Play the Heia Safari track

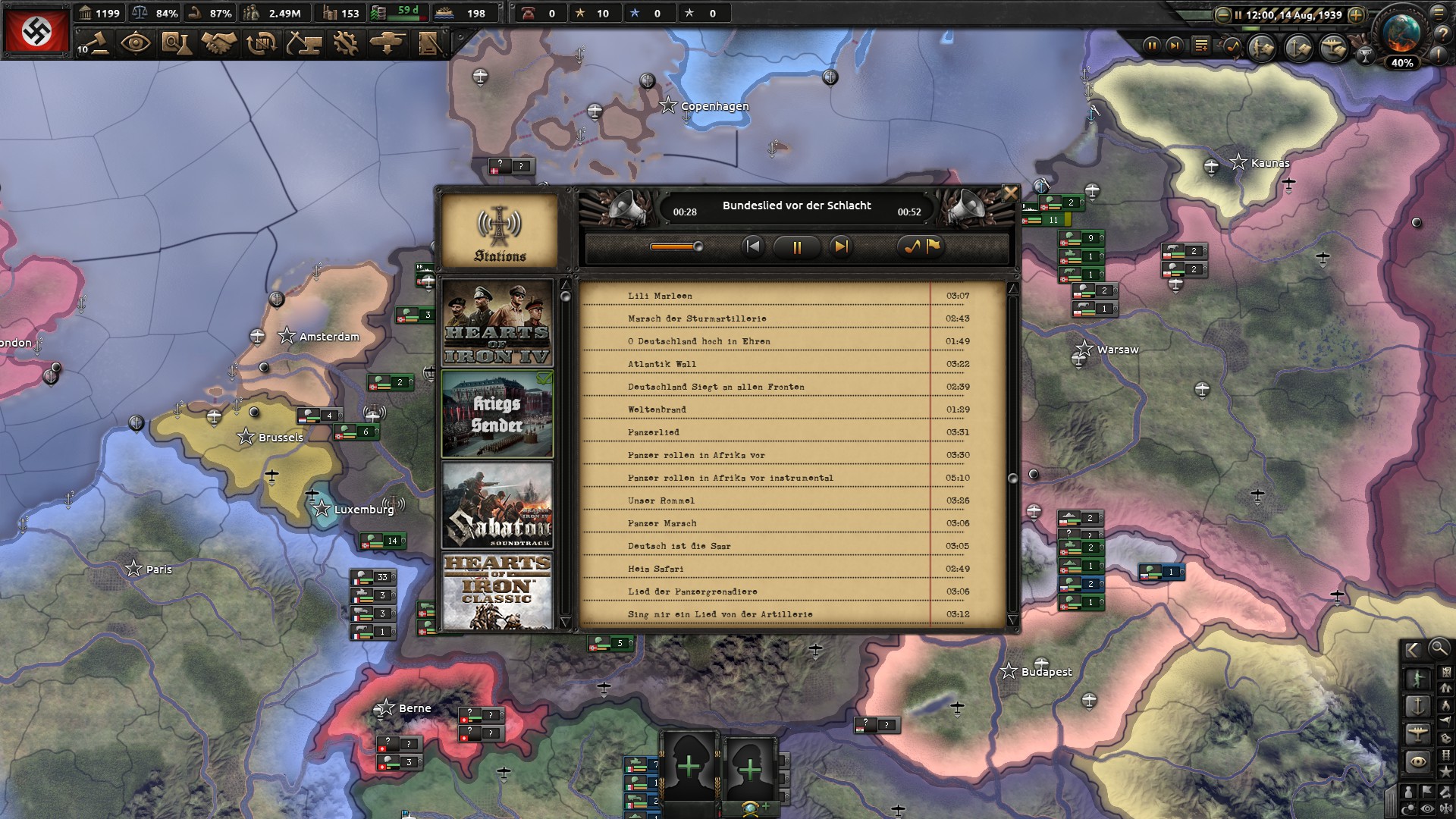pos(655,569)
